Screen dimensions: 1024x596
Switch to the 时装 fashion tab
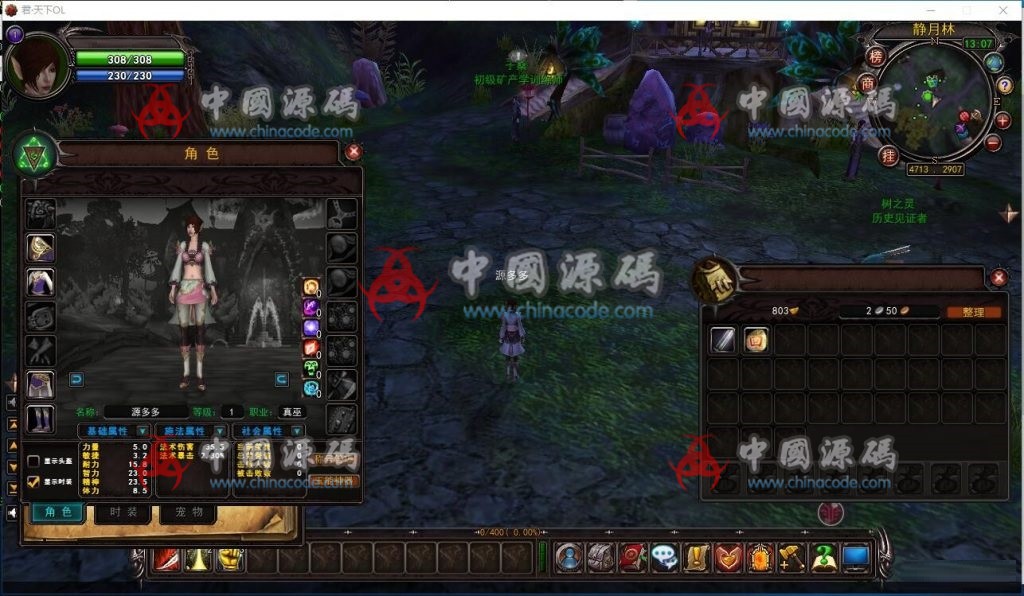pyautogui.click(x=123, y=513)
